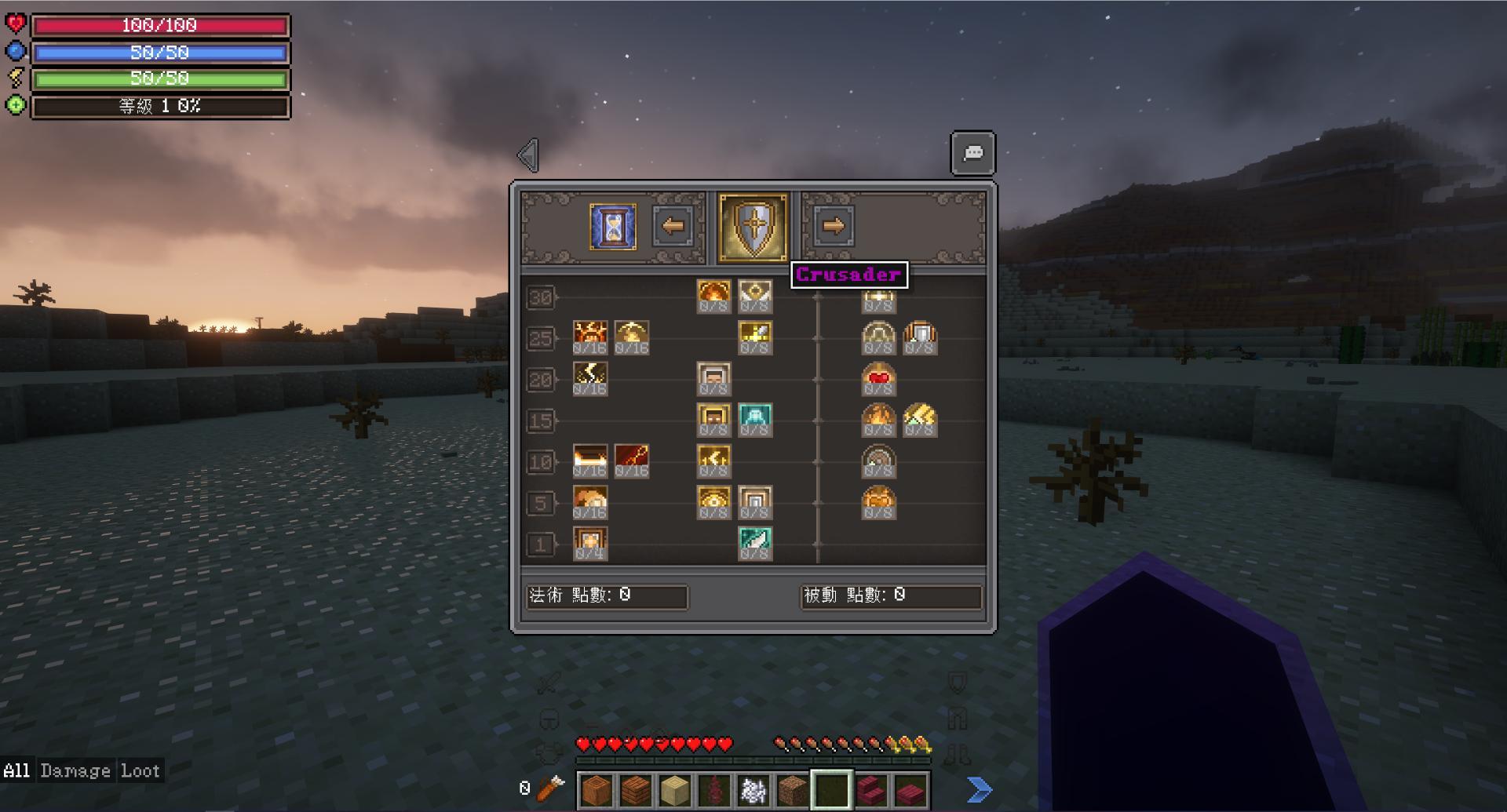Click the blue hourglass class icon
The image size is (1507, 812).
[x=611, y=228]
